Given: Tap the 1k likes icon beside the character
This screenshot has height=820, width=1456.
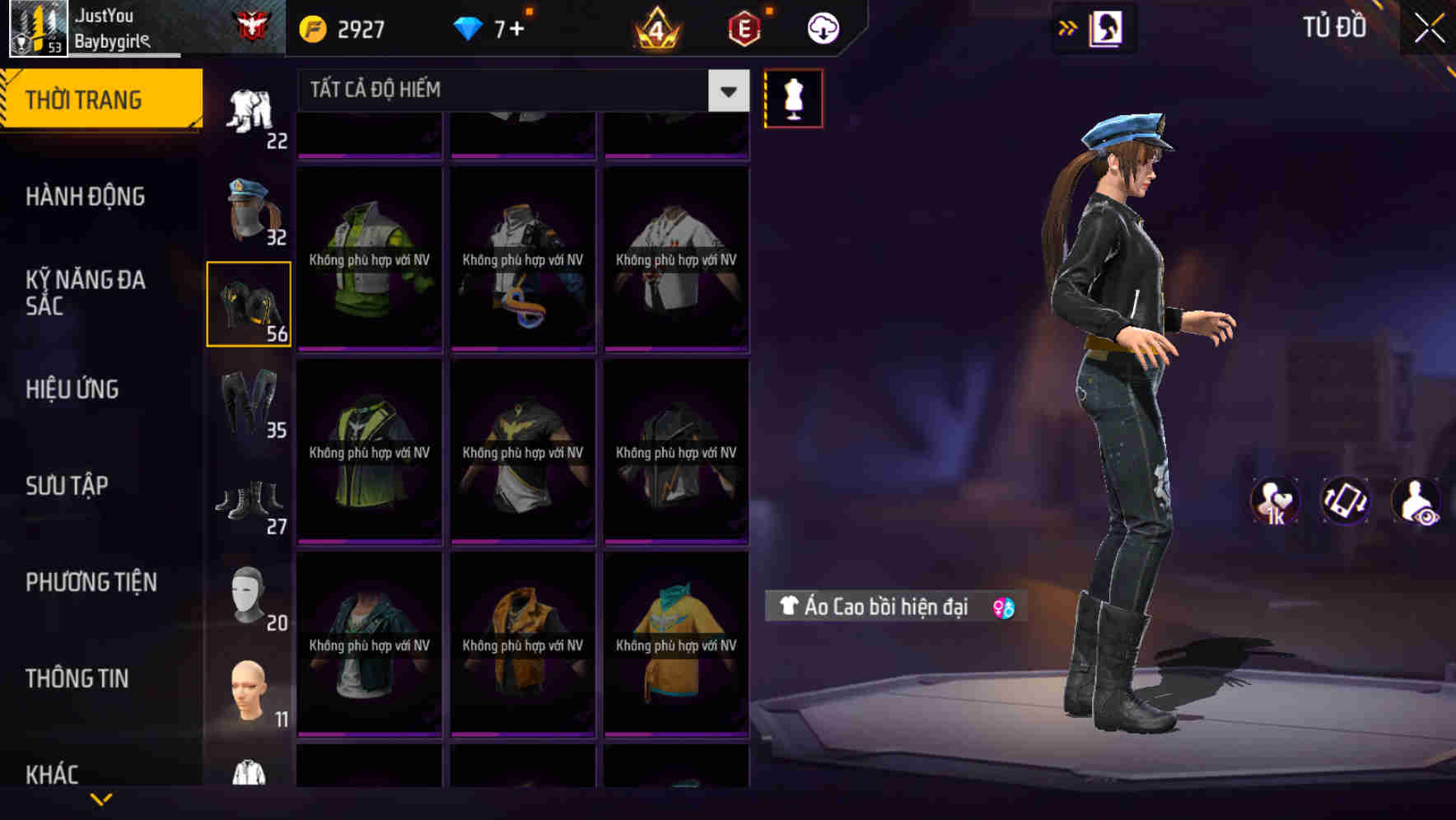Looking at the screenshot, I should 1276,501.
